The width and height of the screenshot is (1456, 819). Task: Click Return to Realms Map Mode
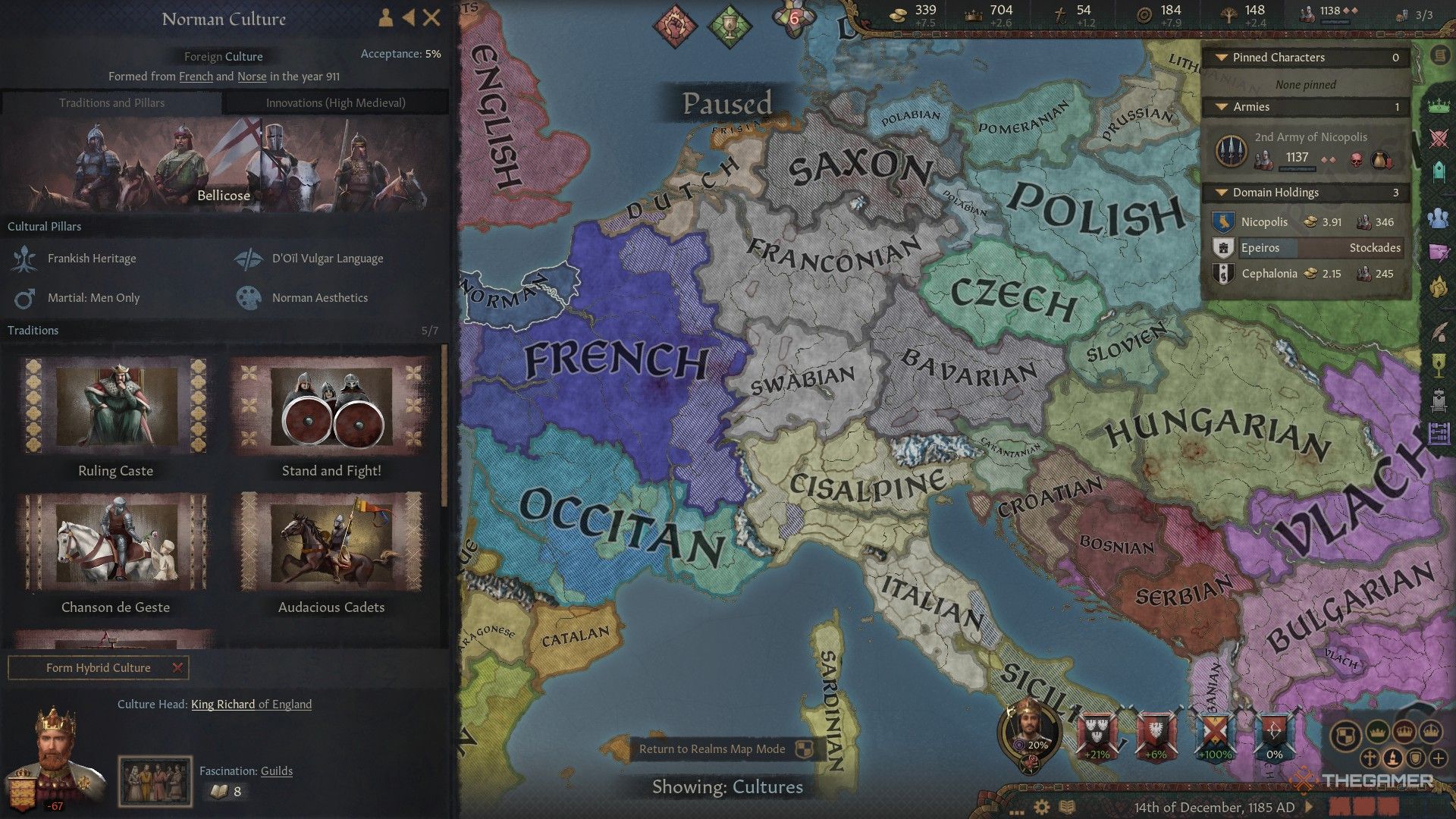714,749
